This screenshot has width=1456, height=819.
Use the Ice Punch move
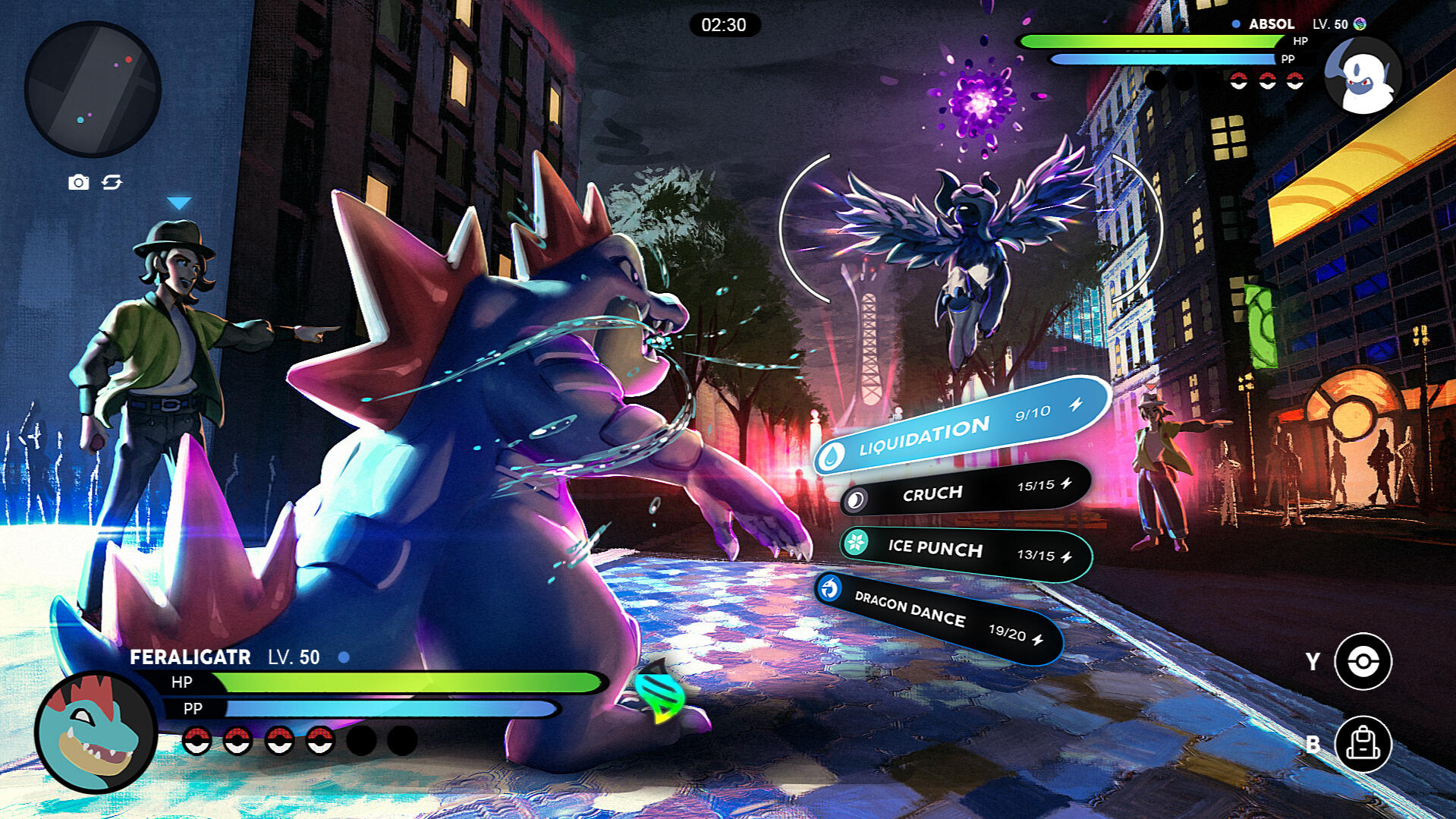[965, 551]
